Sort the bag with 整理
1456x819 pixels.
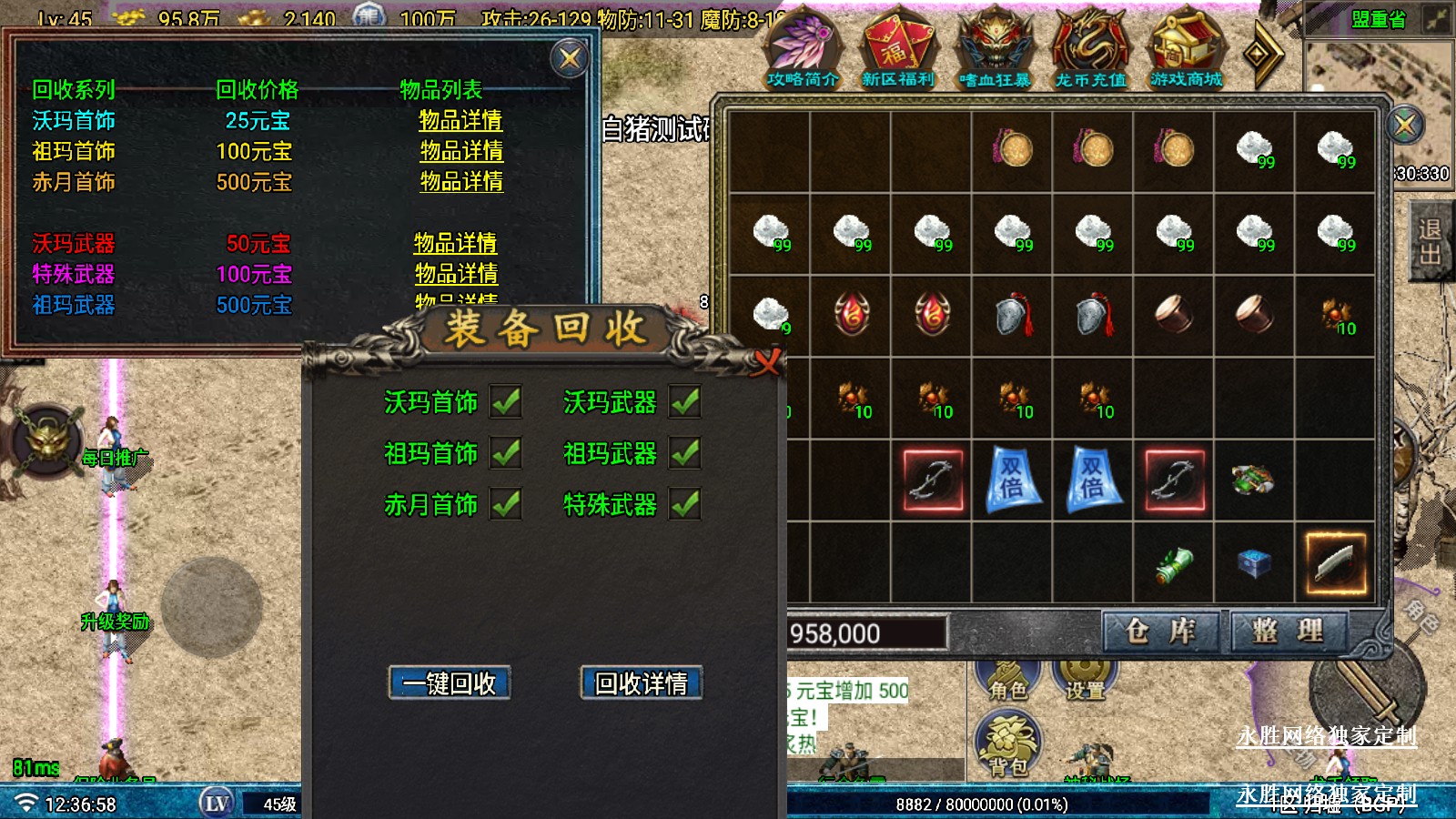point(1288,632)
